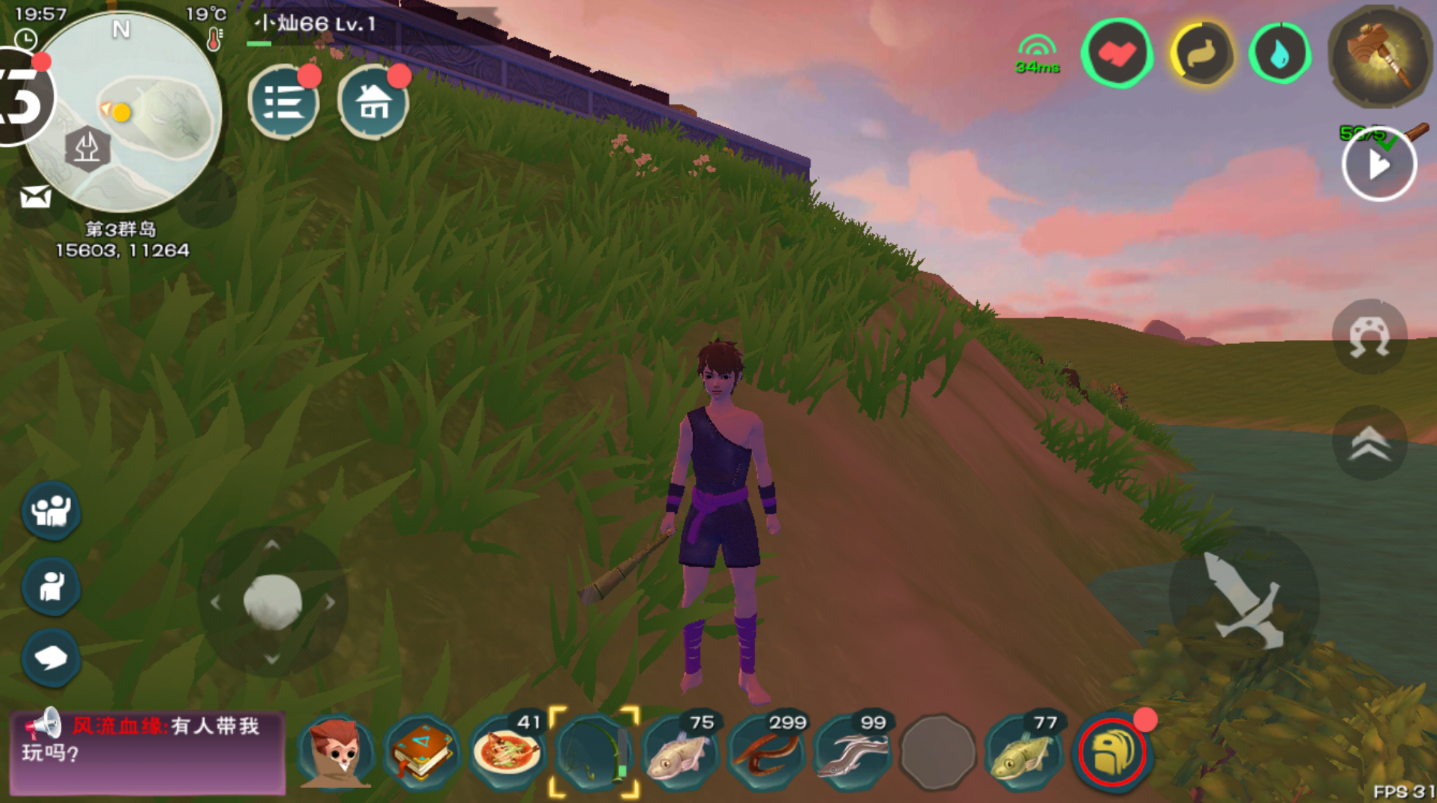The image size is (1437, 803).
Task: Select the cooked dish slot with 41
Action: coord(508,753)
